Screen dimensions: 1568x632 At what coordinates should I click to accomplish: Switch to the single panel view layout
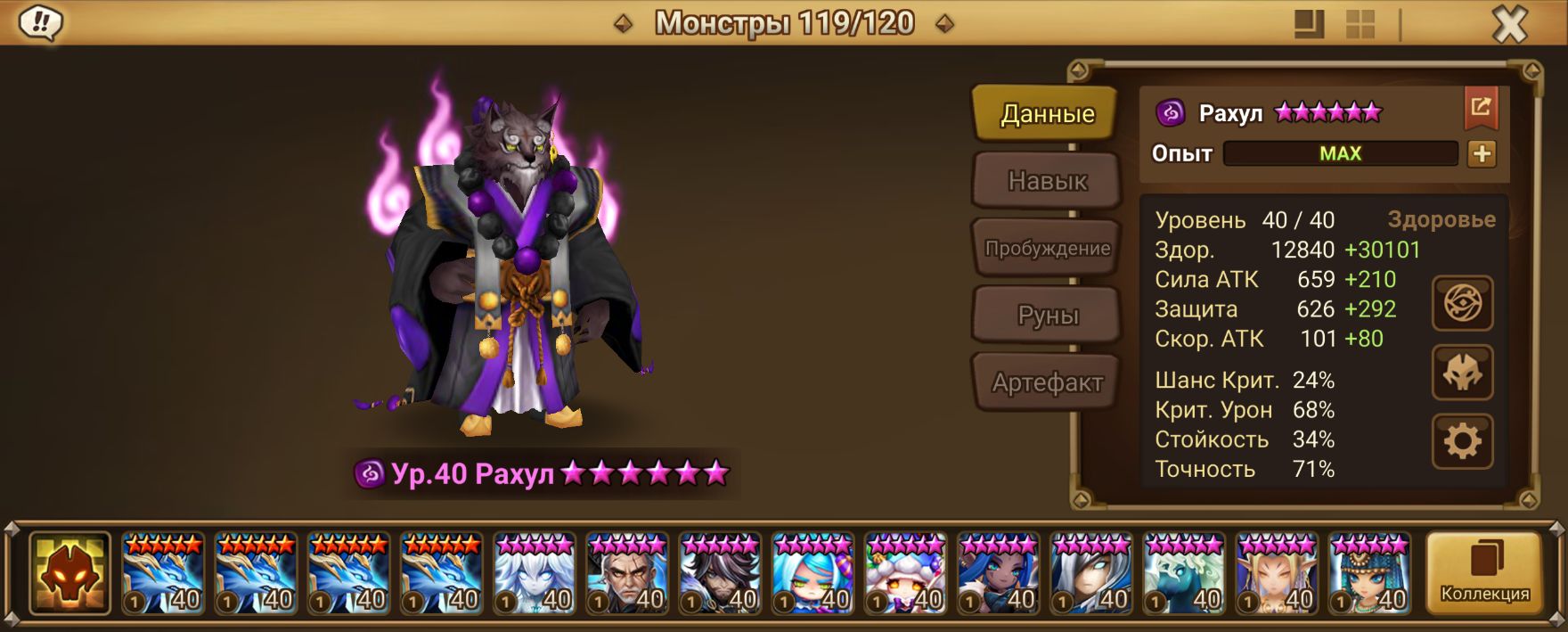(x=1309, y=24)
